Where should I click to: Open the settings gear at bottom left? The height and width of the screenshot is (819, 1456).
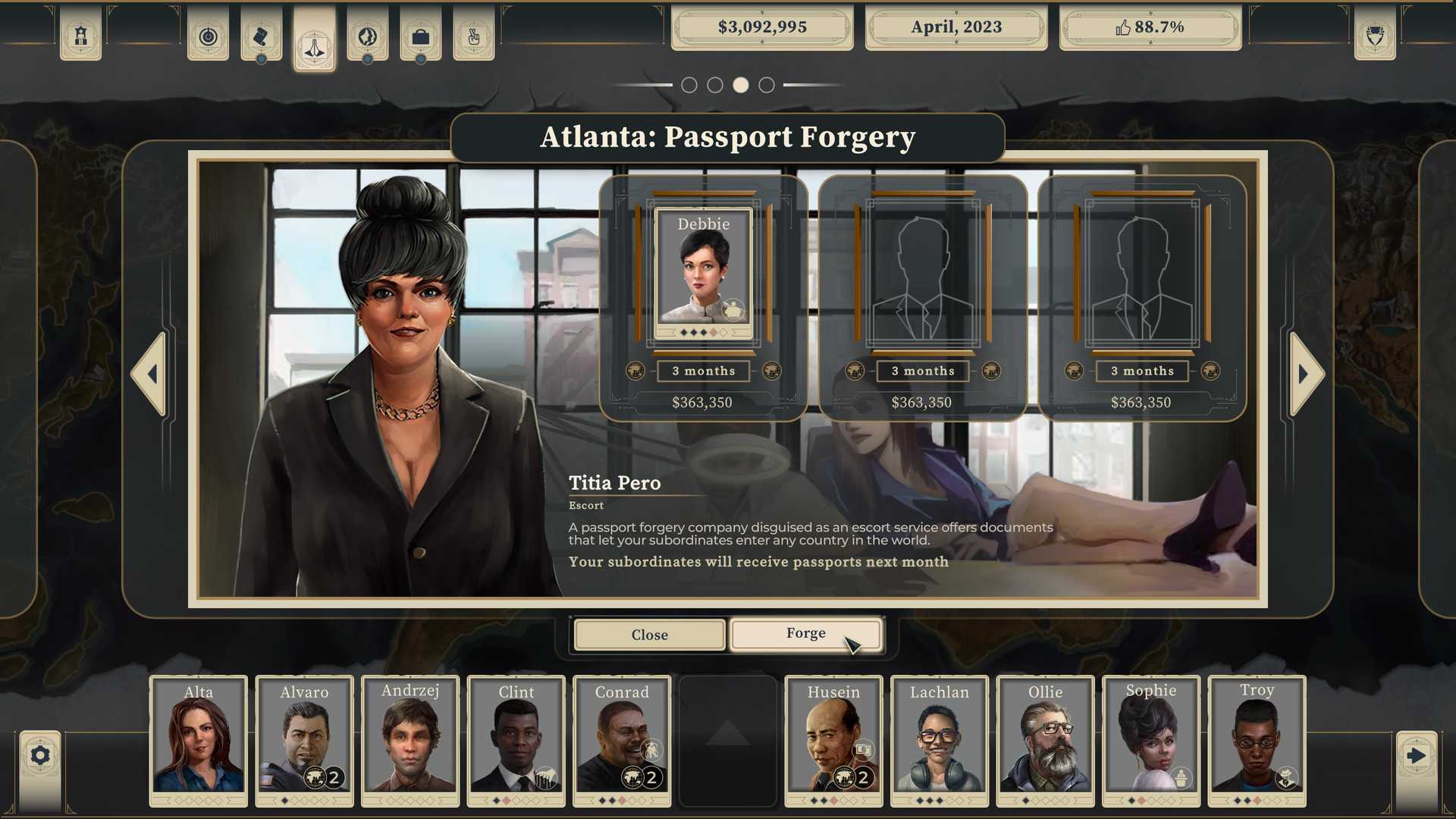click(39, 755)
